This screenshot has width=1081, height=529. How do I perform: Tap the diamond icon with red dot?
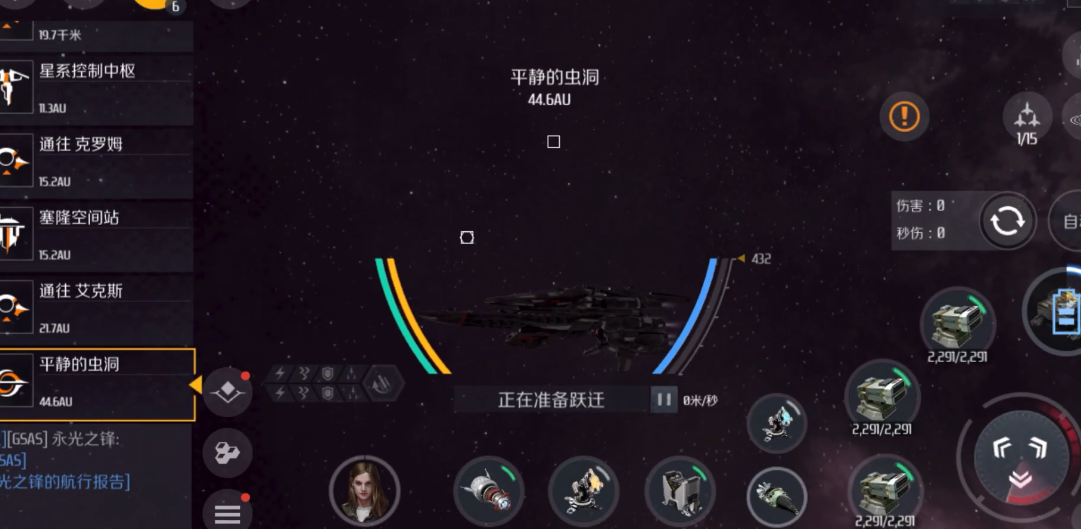227,391
